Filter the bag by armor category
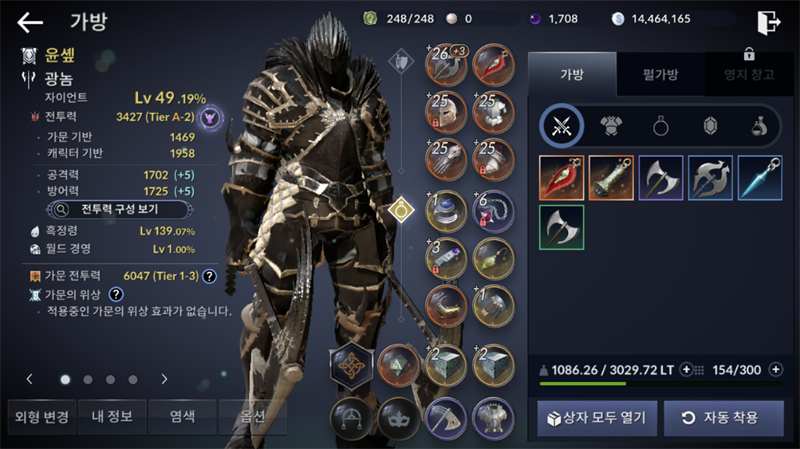 (609, 125)
